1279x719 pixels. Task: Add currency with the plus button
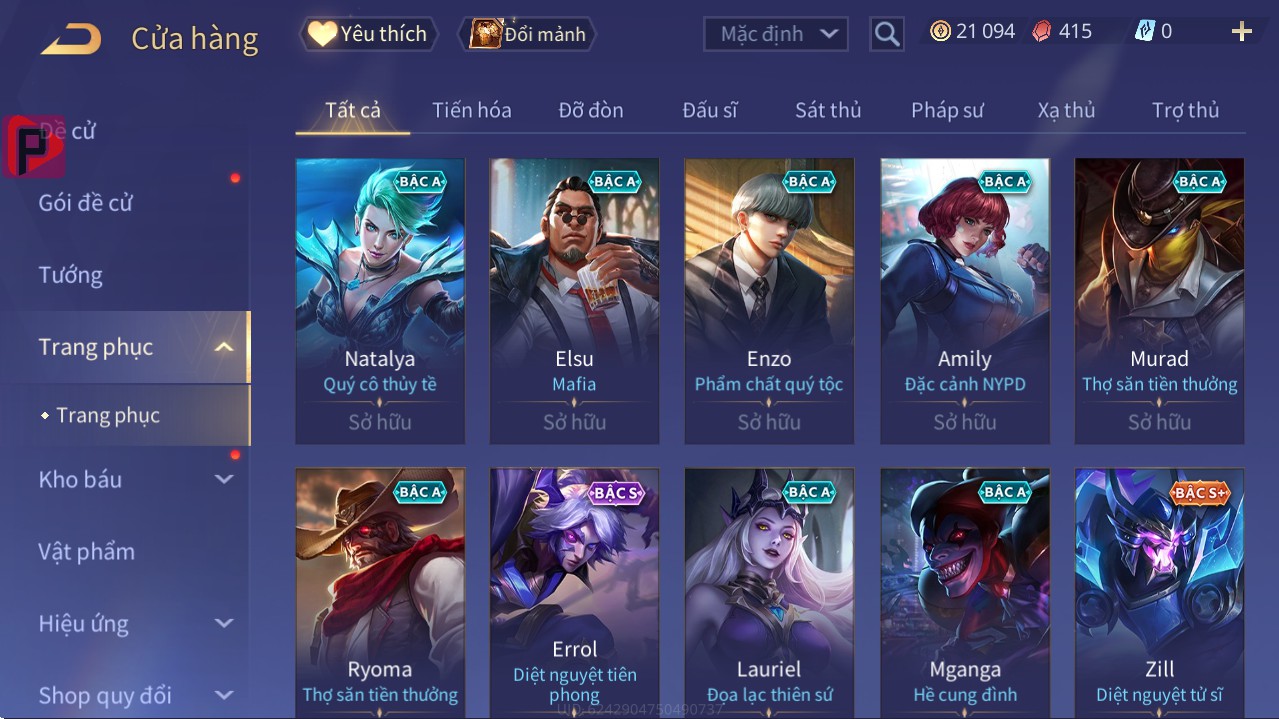coord(1242,32)
